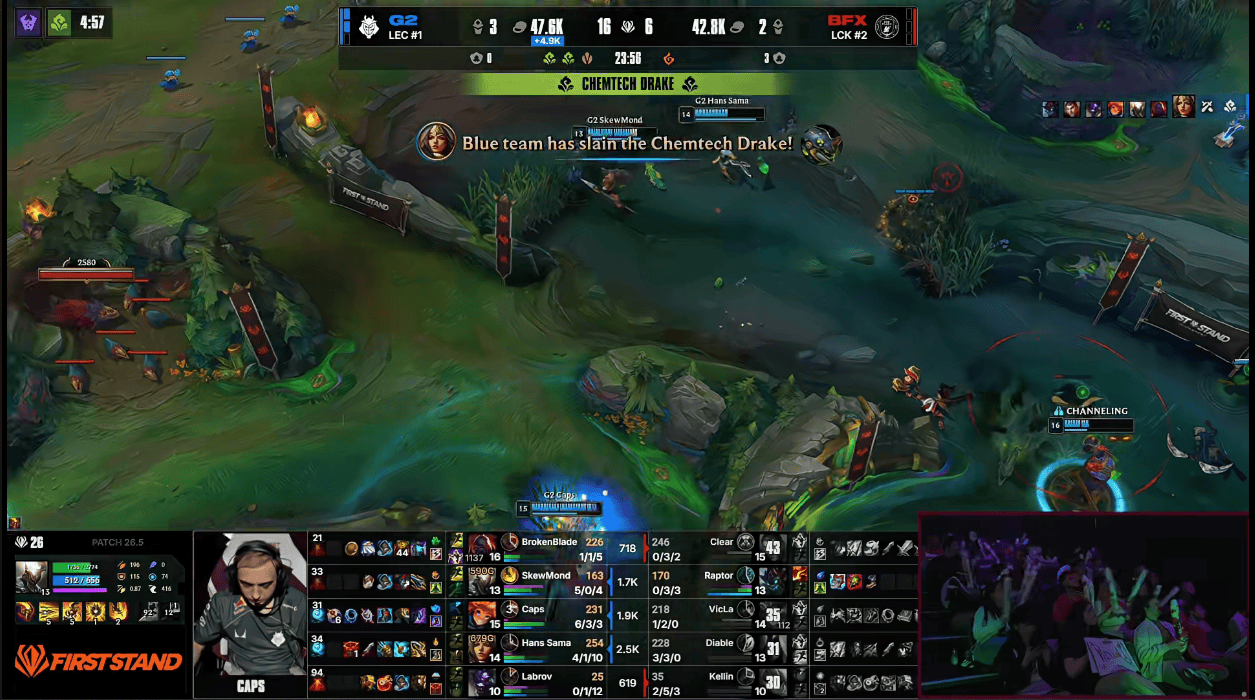Click the G2 team logo in the top scorebar

coord(368,26)
